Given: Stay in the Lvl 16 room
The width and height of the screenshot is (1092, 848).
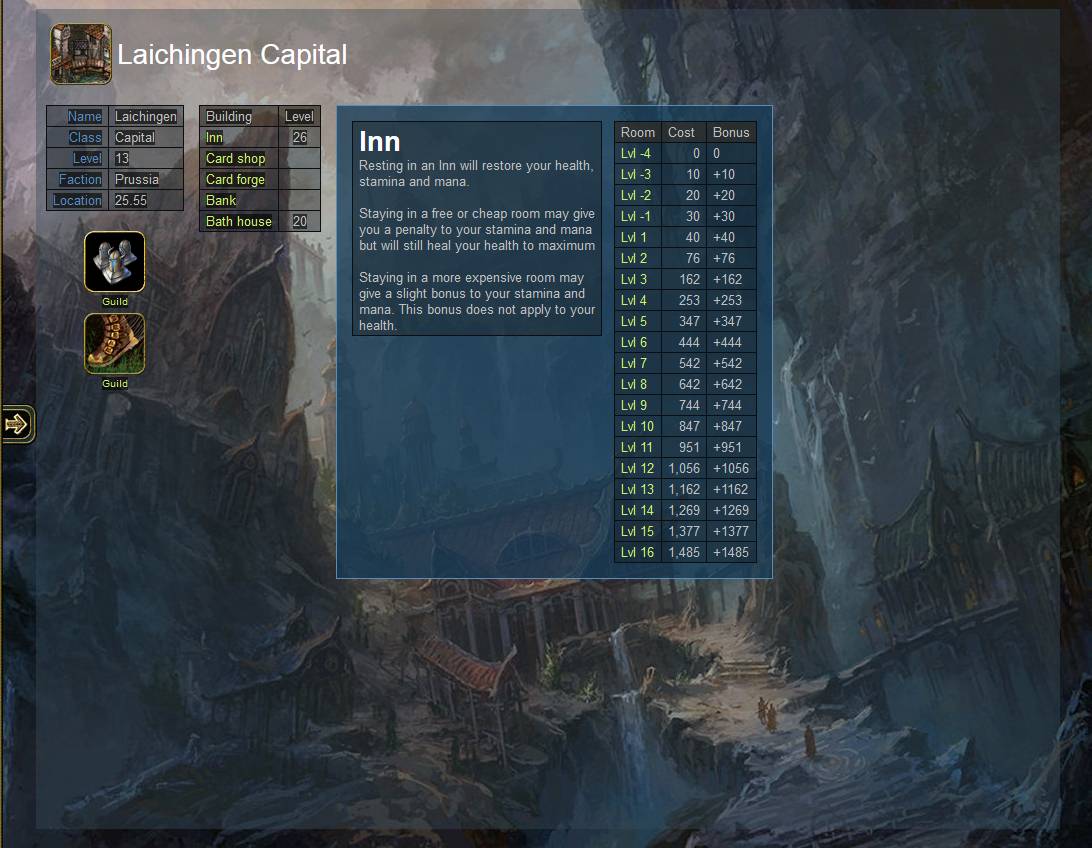Looking at the screenshot, I should [637, 553].
